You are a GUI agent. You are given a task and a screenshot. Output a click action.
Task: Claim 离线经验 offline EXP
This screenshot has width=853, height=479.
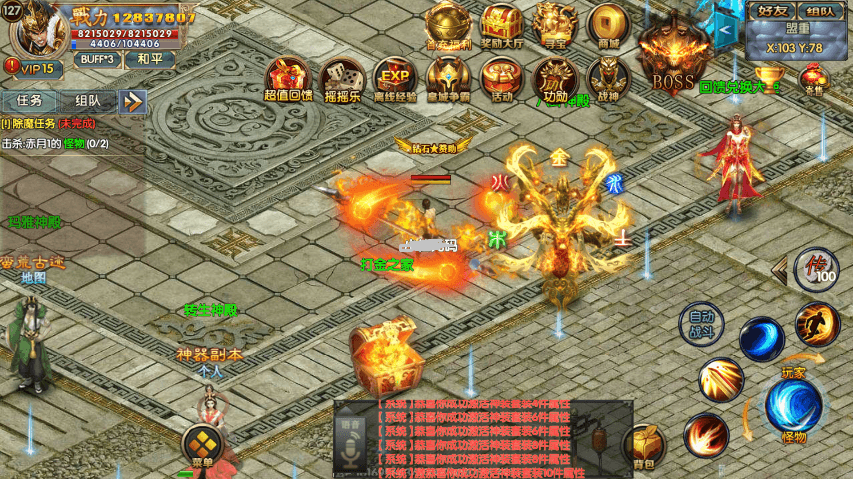(x=395, y=78)
